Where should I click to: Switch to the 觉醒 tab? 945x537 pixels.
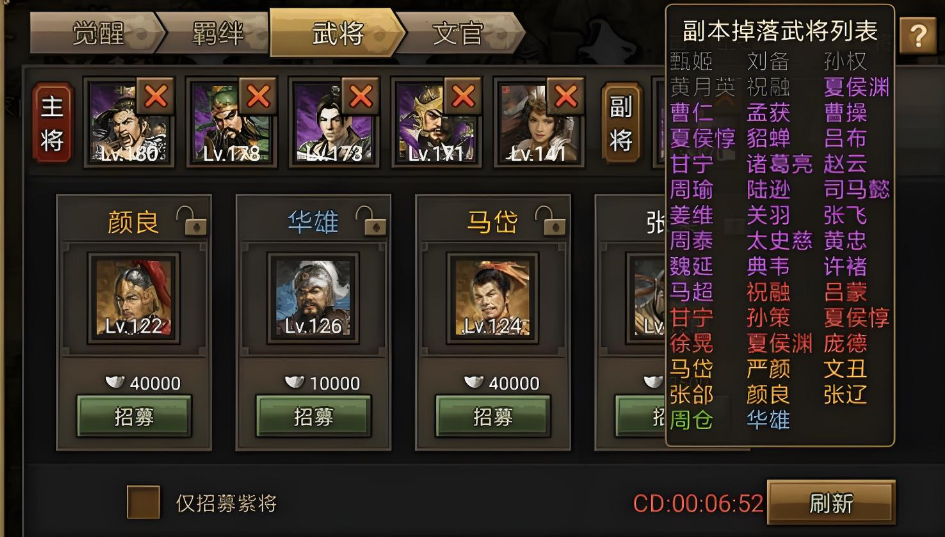(x=95, y=34)
